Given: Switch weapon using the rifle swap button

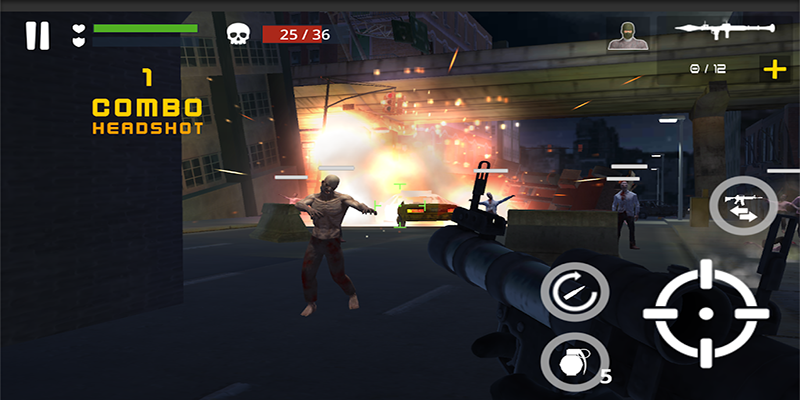Looking at the screenshot, I should [x=743, y=206].
